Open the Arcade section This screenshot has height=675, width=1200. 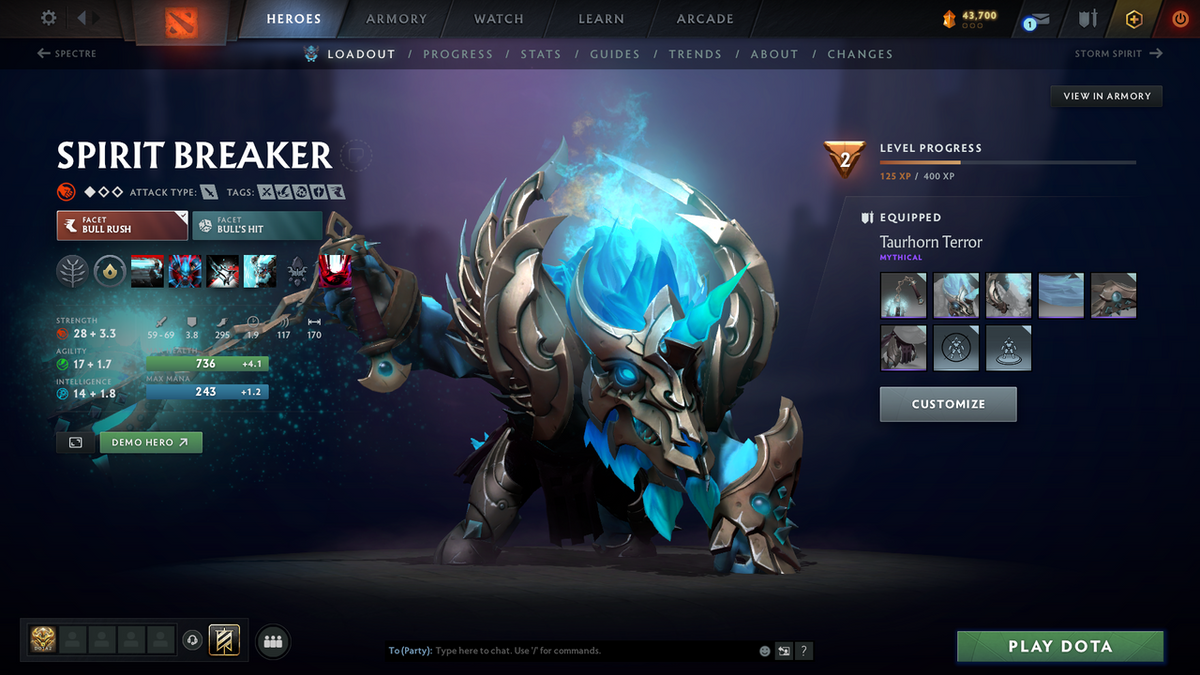tap(705, 19)
